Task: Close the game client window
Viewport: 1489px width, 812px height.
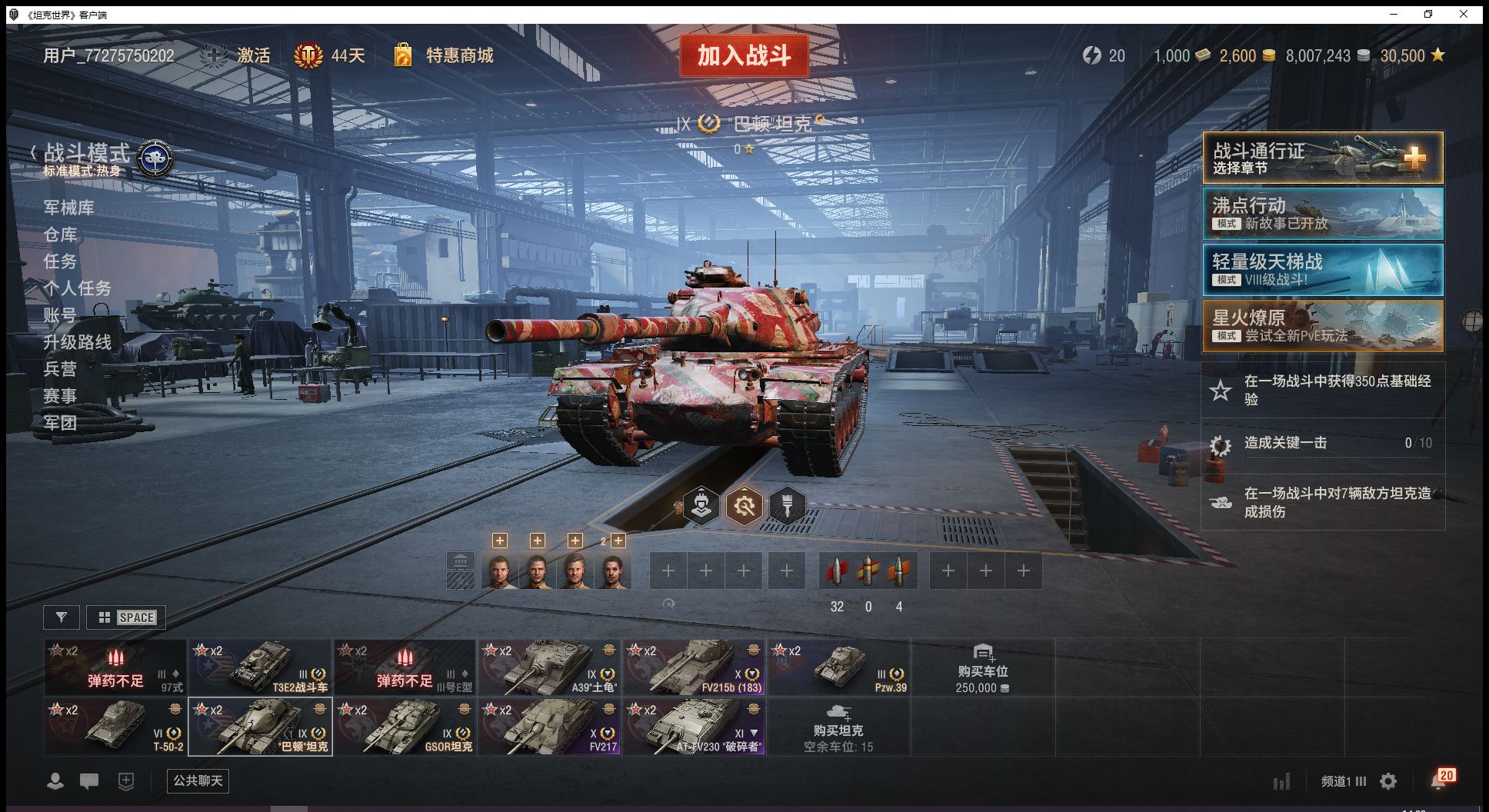Action: [1464, 14]
